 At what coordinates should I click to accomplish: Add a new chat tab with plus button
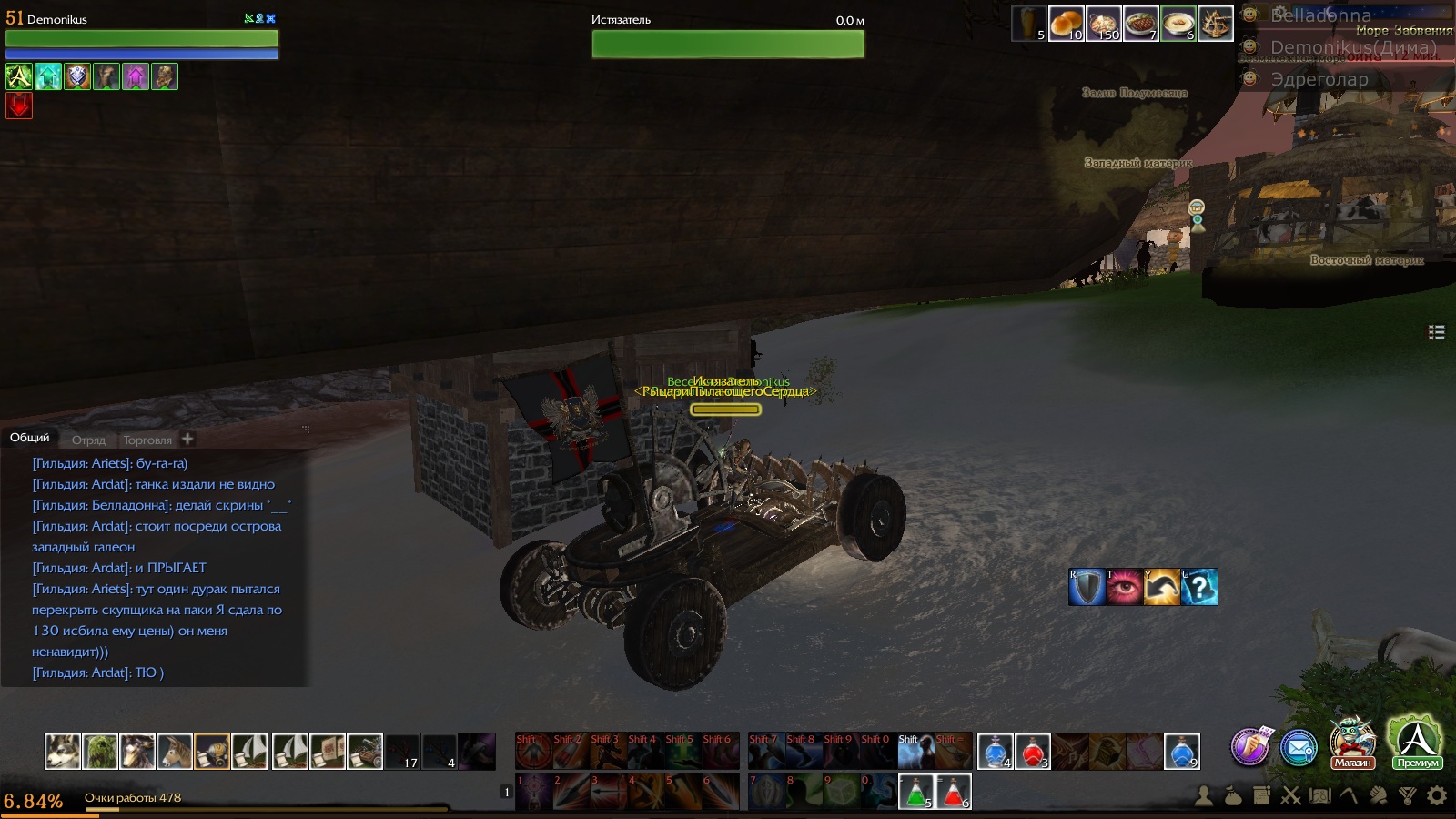click(187, 439)
